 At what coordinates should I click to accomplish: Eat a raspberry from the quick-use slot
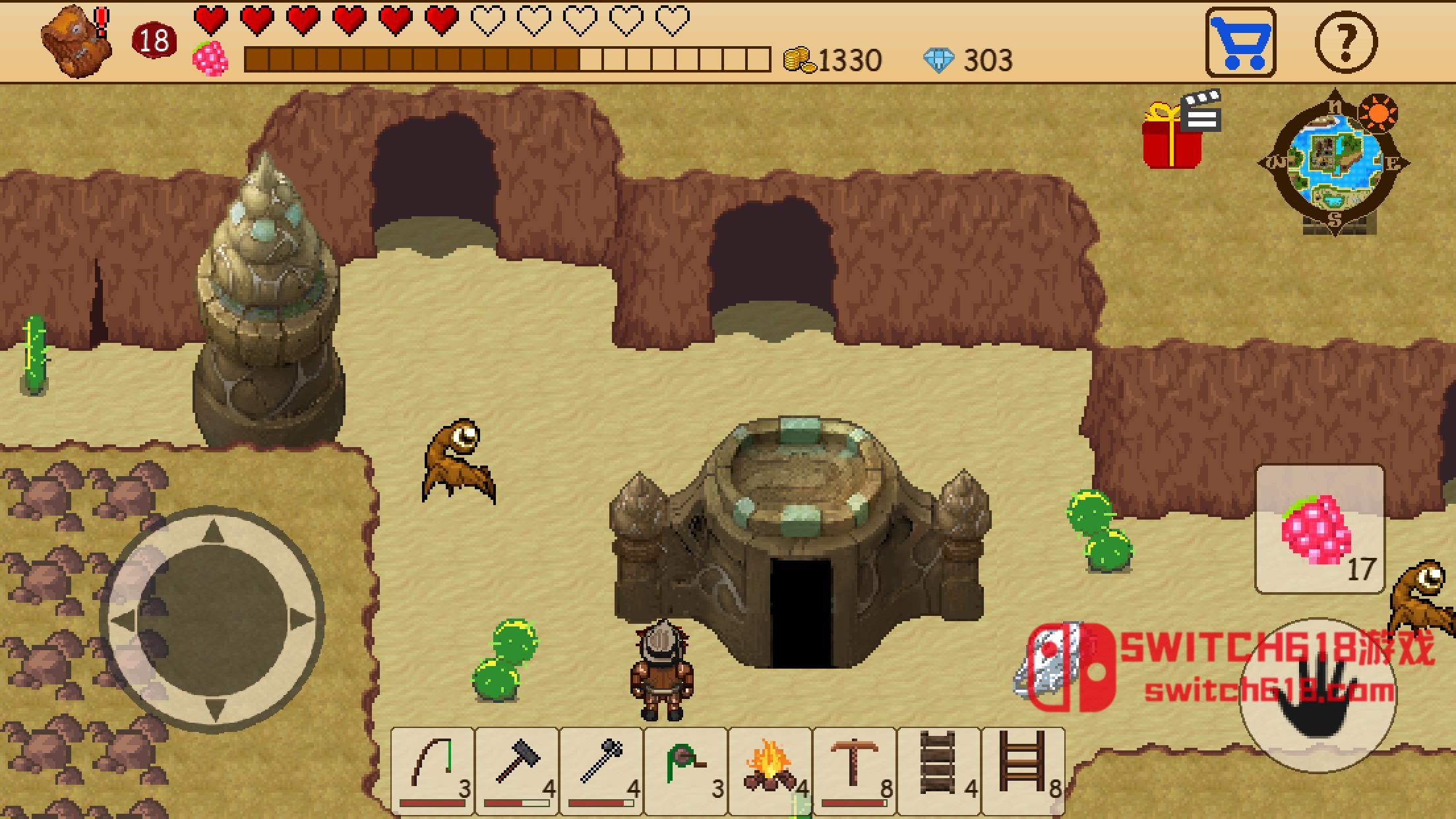click(1319, 529)
